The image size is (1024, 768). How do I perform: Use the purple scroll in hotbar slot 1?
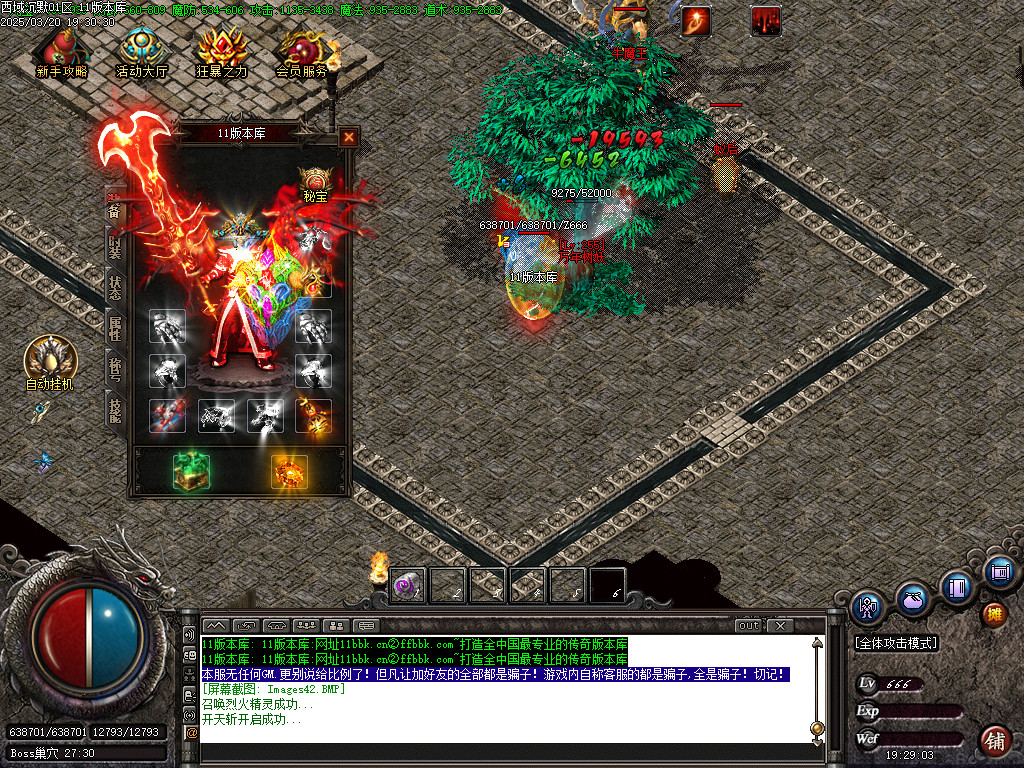point(407,585)
